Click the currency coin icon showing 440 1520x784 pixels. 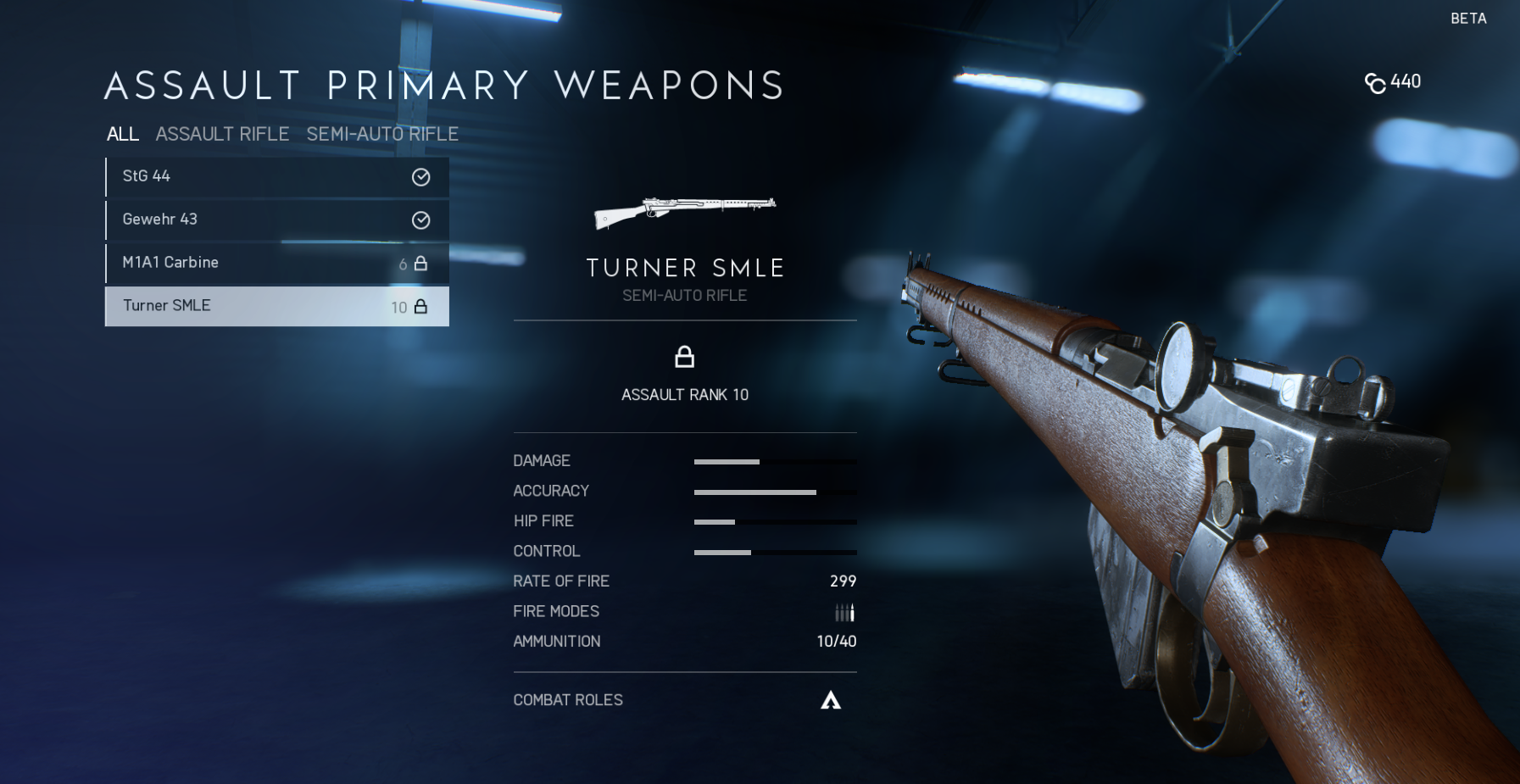pos(1378,81)
